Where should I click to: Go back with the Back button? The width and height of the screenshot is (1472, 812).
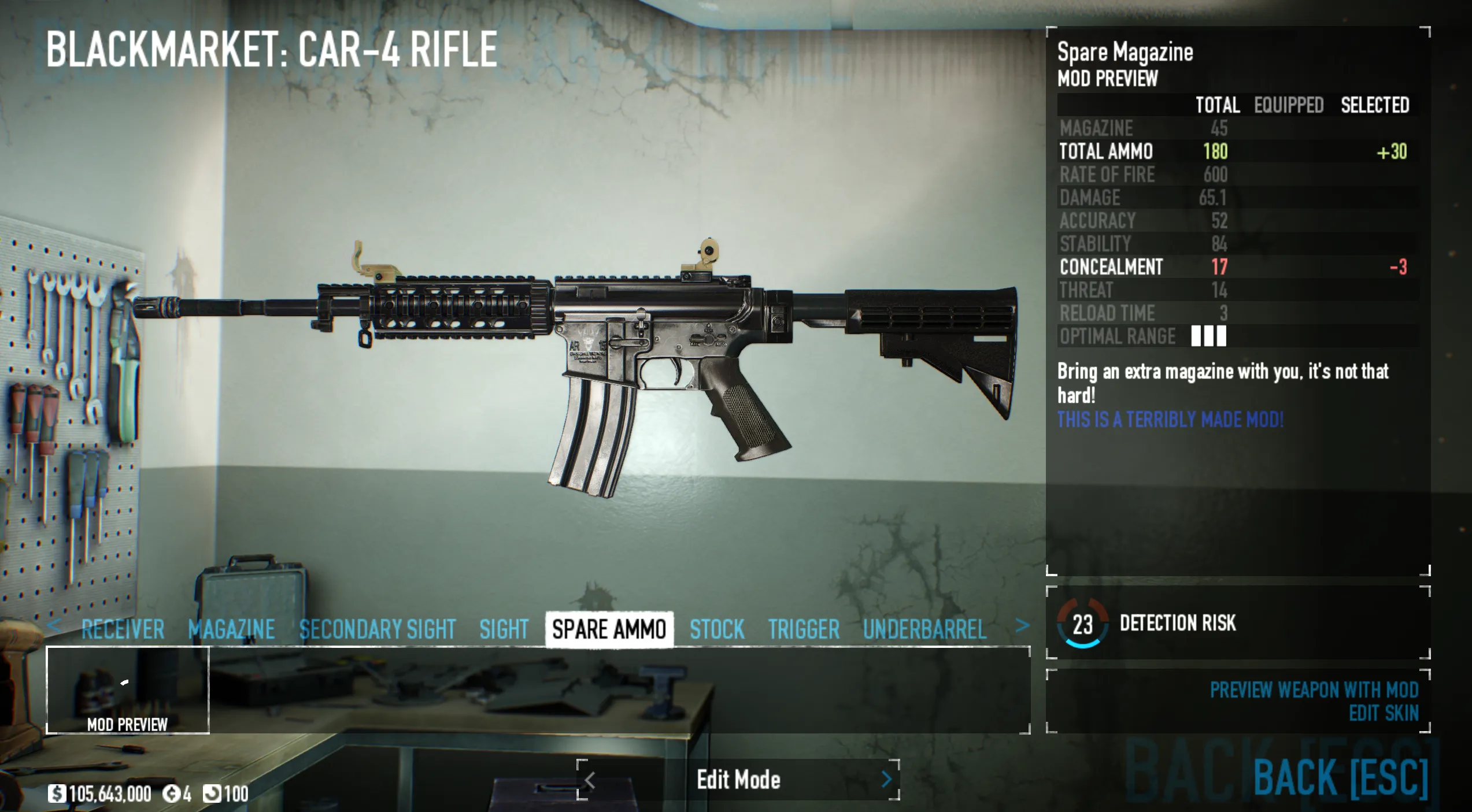click(x=1340, y=778)
